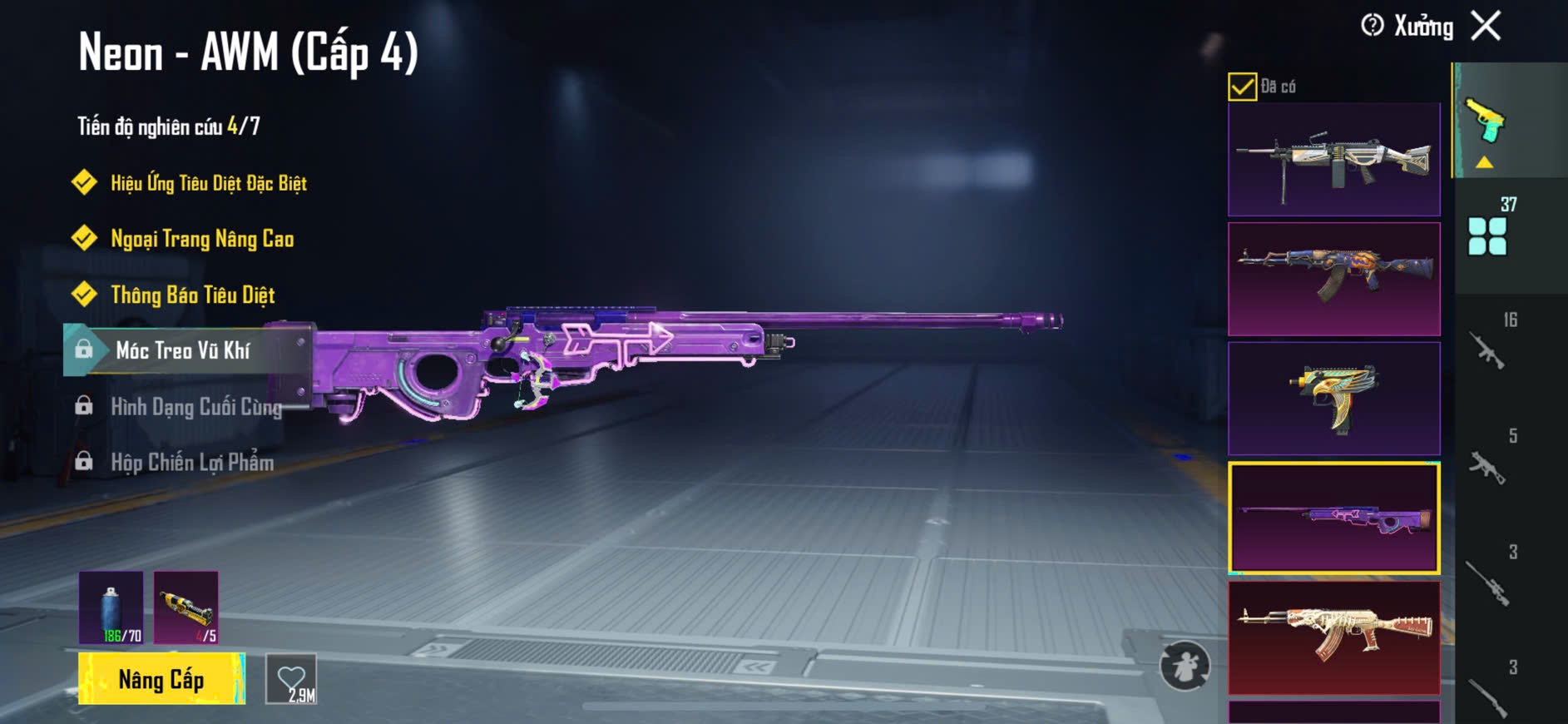Open the Xưởng help info
This screenshot has height=724, width=1568.
pyautogui.click(x=1373, y=26)
